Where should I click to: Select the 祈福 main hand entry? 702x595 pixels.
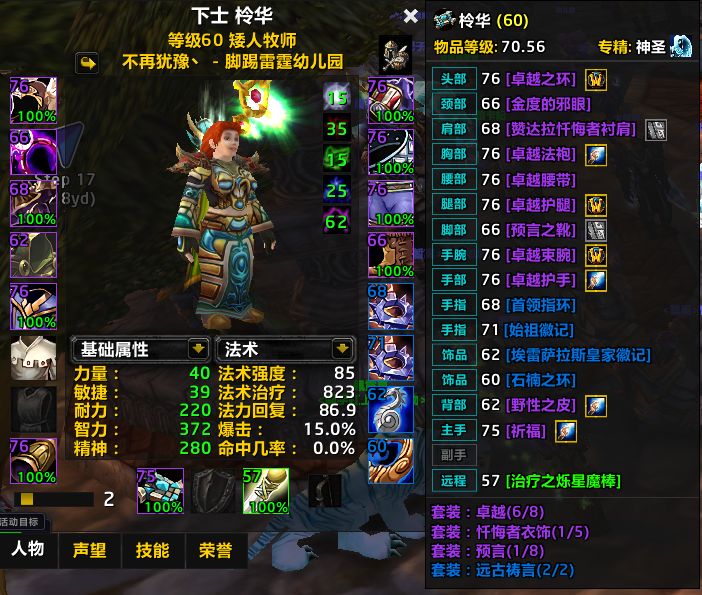(527, 430)
